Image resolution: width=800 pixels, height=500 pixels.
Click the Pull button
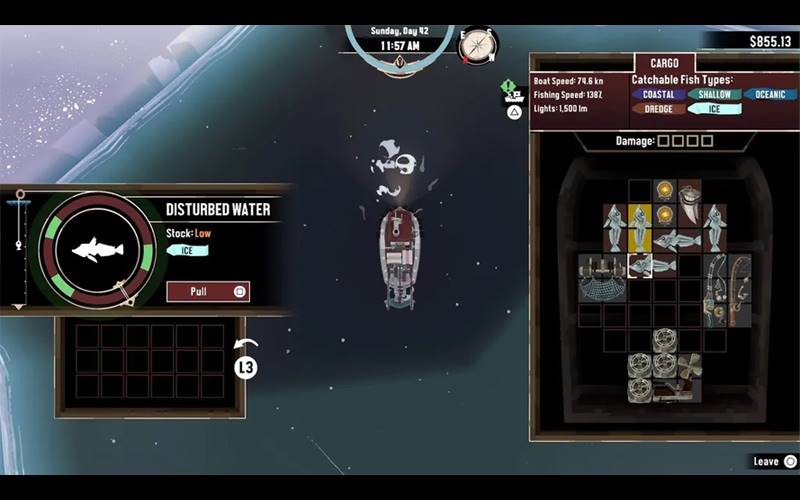pyautogui.click(x=208, y=292)
